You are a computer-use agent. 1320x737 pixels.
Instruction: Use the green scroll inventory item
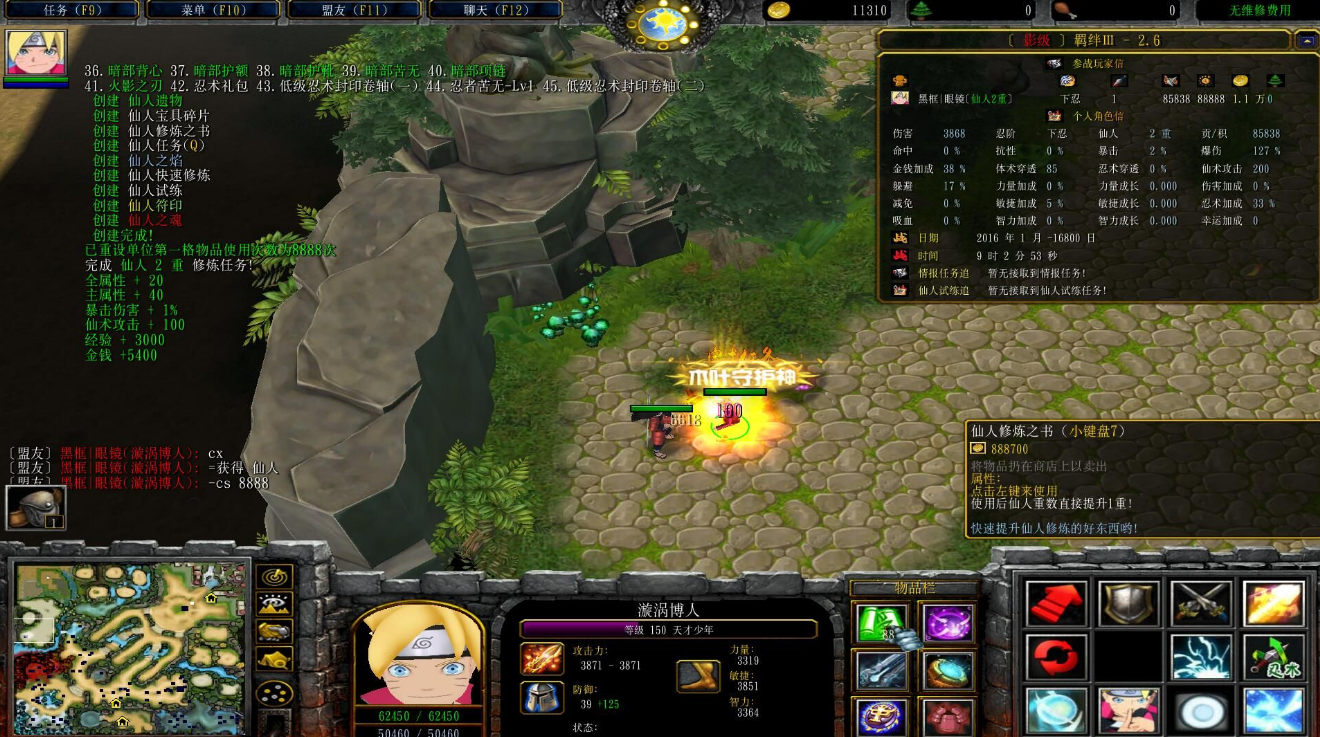[x=881, y=624]
